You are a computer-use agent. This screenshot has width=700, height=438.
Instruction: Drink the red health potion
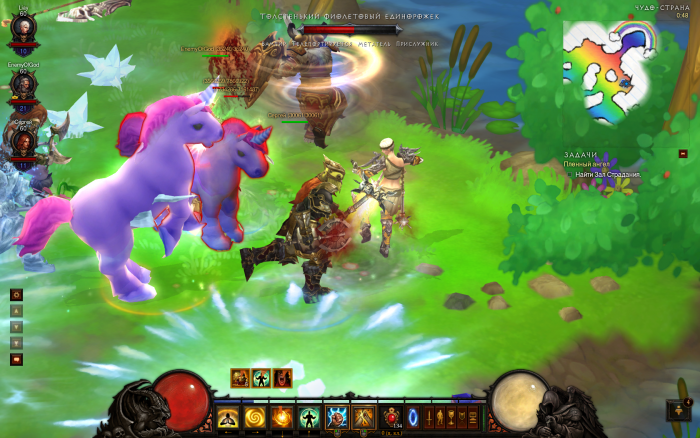coord(391,416)
